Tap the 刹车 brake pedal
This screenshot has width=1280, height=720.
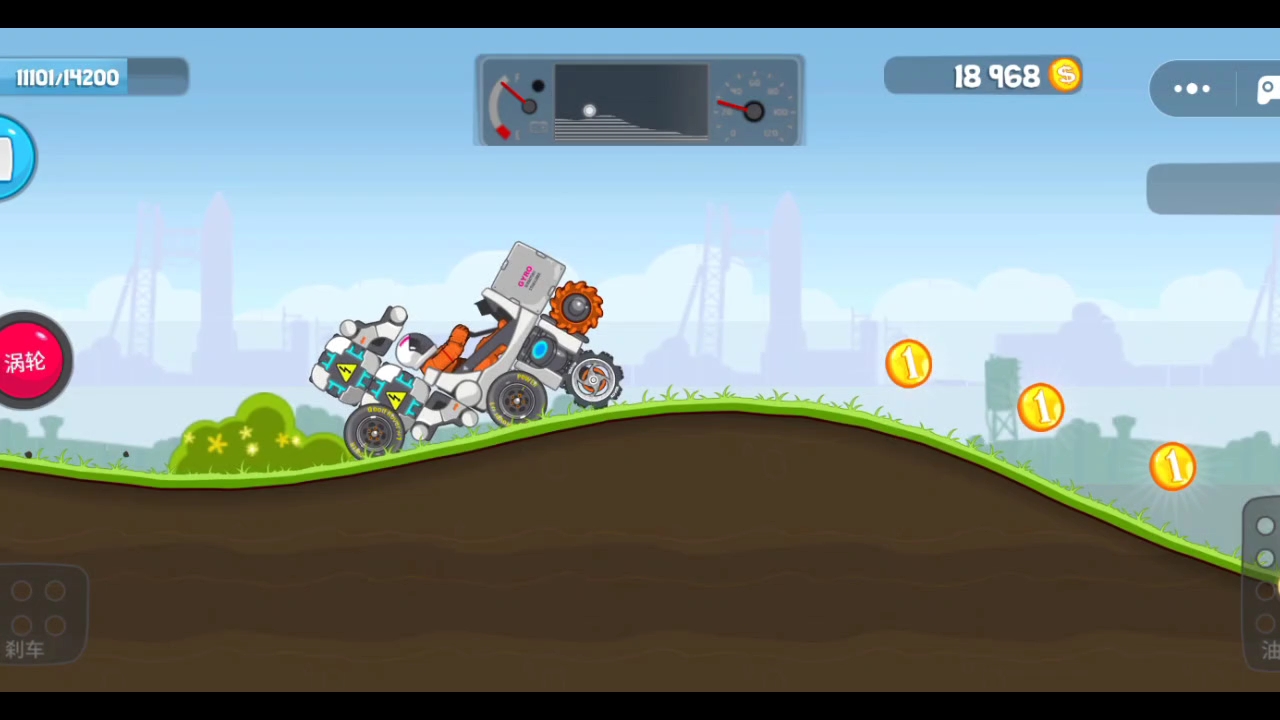point(40,612)
